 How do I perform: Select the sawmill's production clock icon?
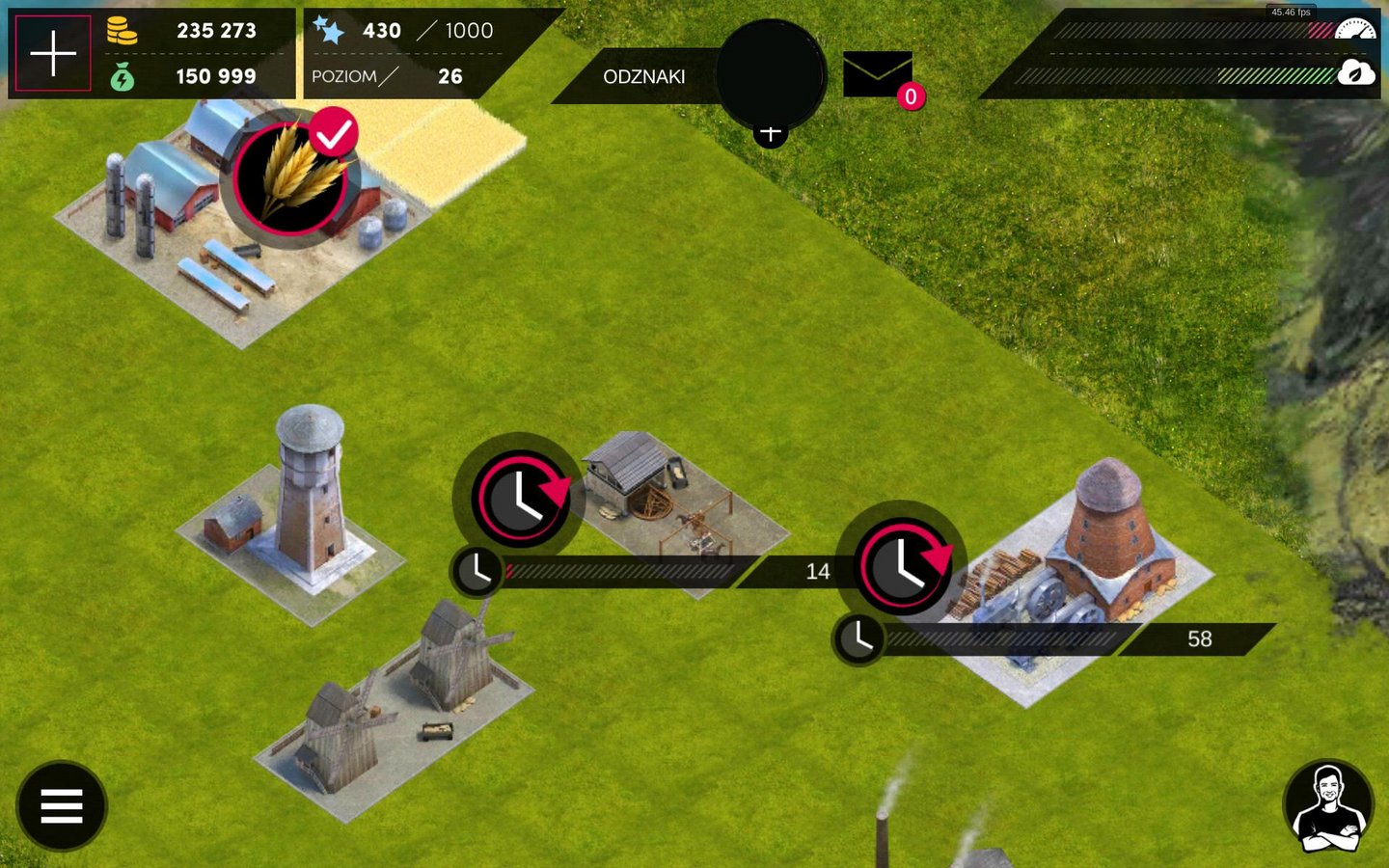[x=521, y=498]
